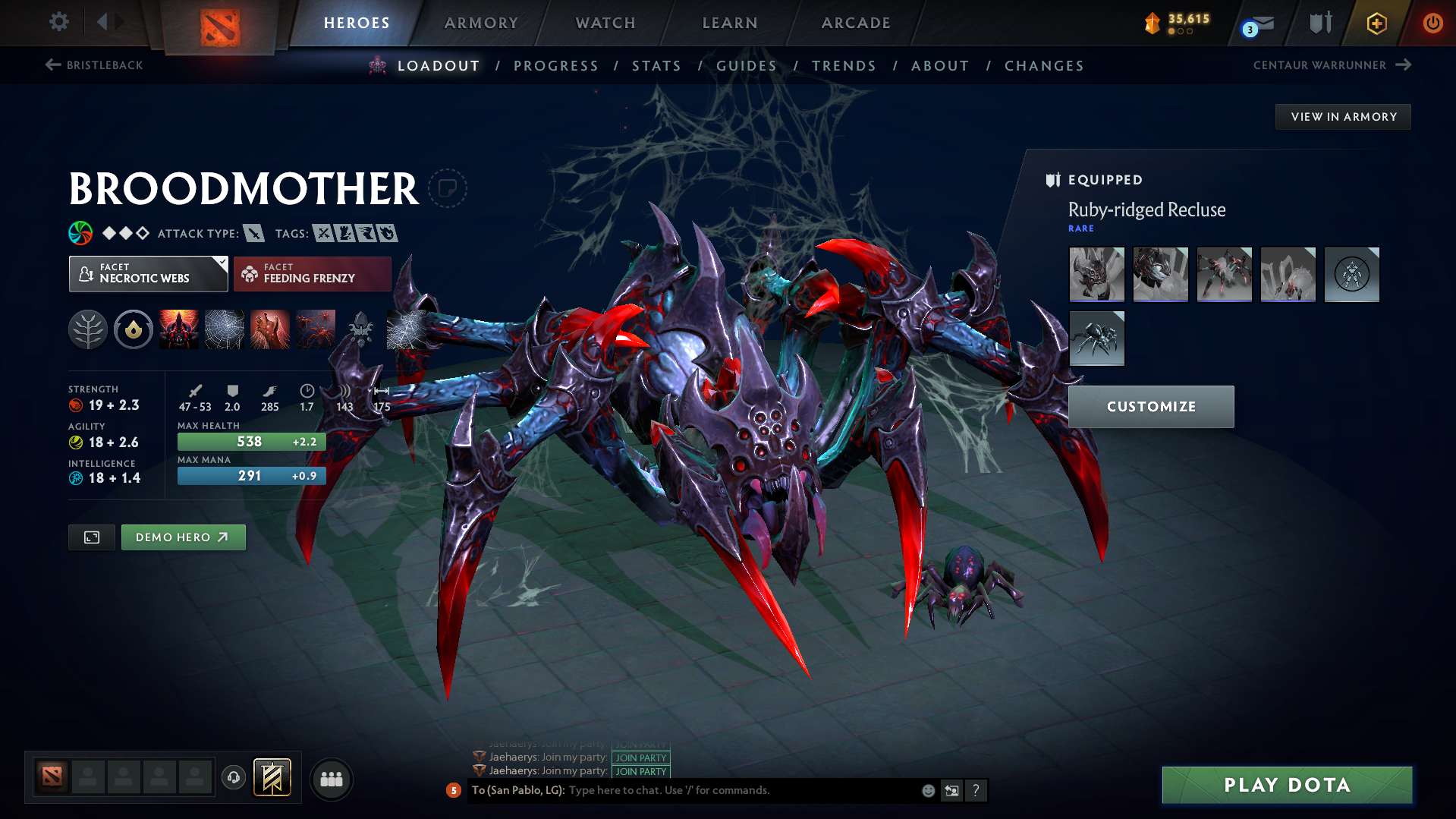The width and height of the screenshot is (1456, 819).
Task: Click the Dota 2 plus membership icon
Action: [x=1376, y=23]
